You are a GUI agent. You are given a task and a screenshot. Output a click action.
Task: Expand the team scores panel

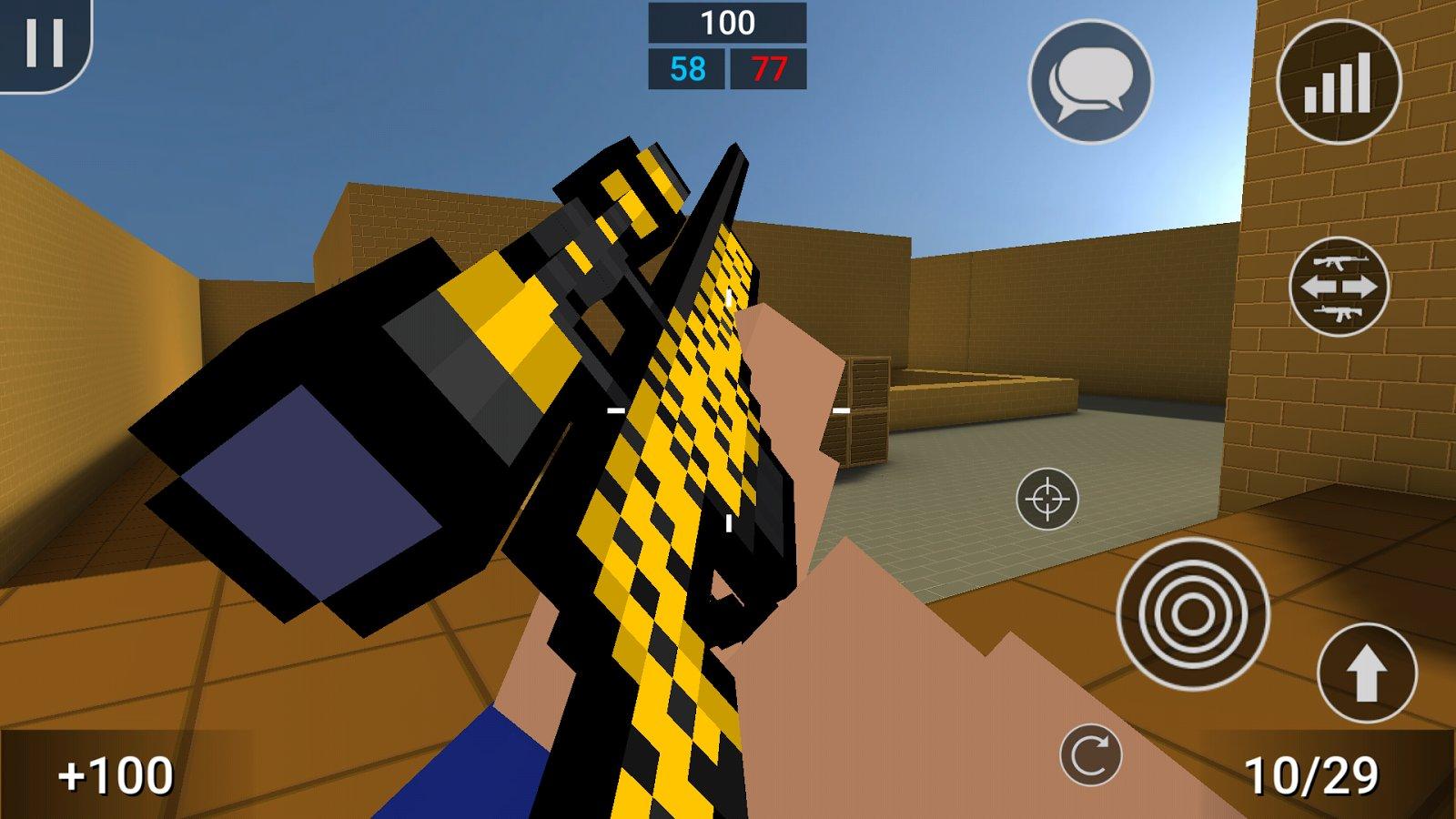(x=728, y=45)
